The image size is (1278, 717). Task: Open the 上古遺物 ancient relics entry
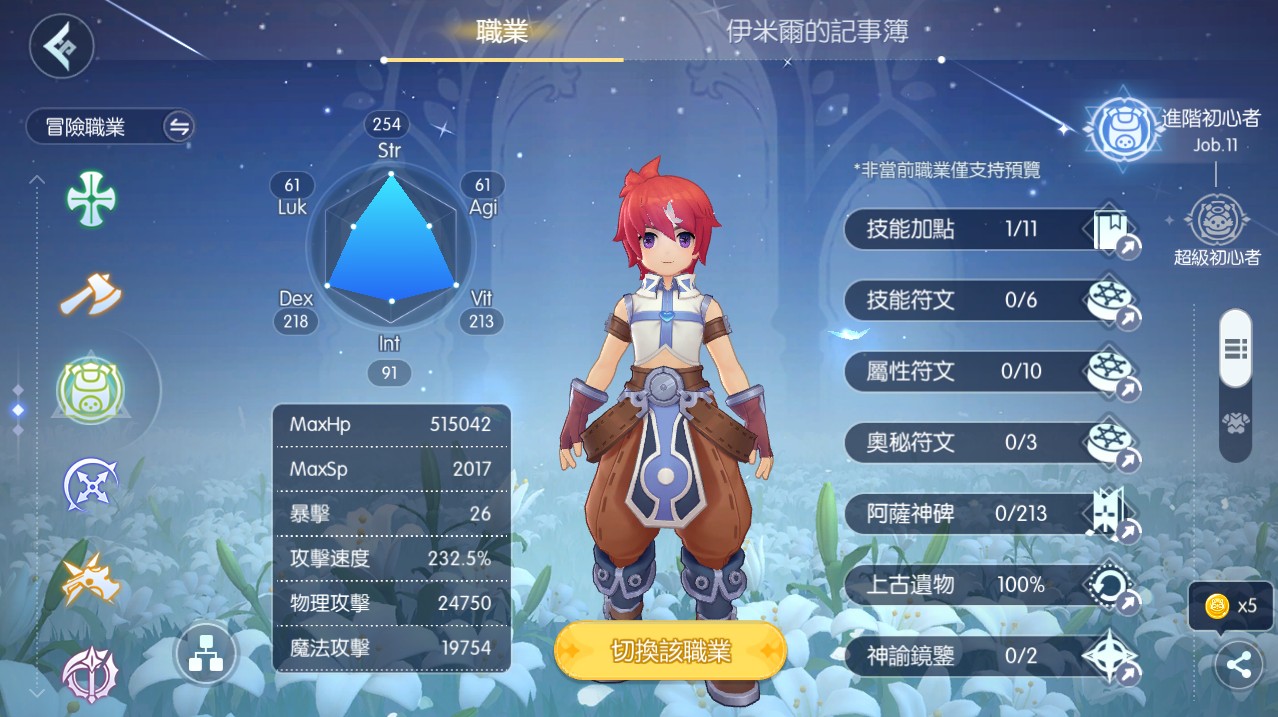(x=991, y=585)
